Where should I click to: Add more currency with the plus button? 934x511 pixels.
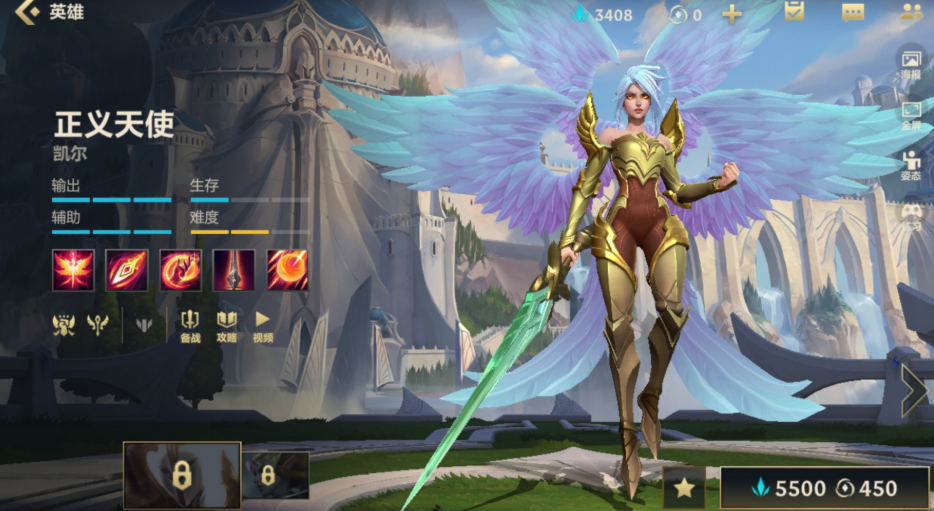click(x=732, y=14)
